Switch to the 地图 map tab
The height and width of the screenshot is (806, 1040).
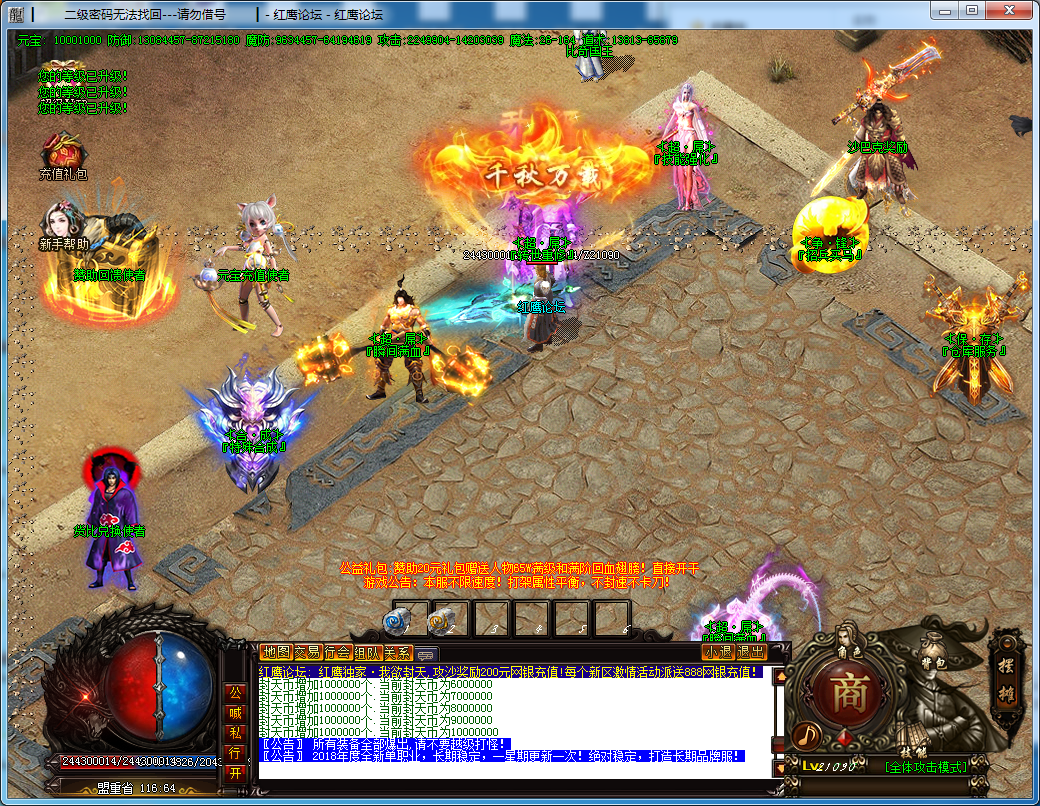click(x=275, y=652)
